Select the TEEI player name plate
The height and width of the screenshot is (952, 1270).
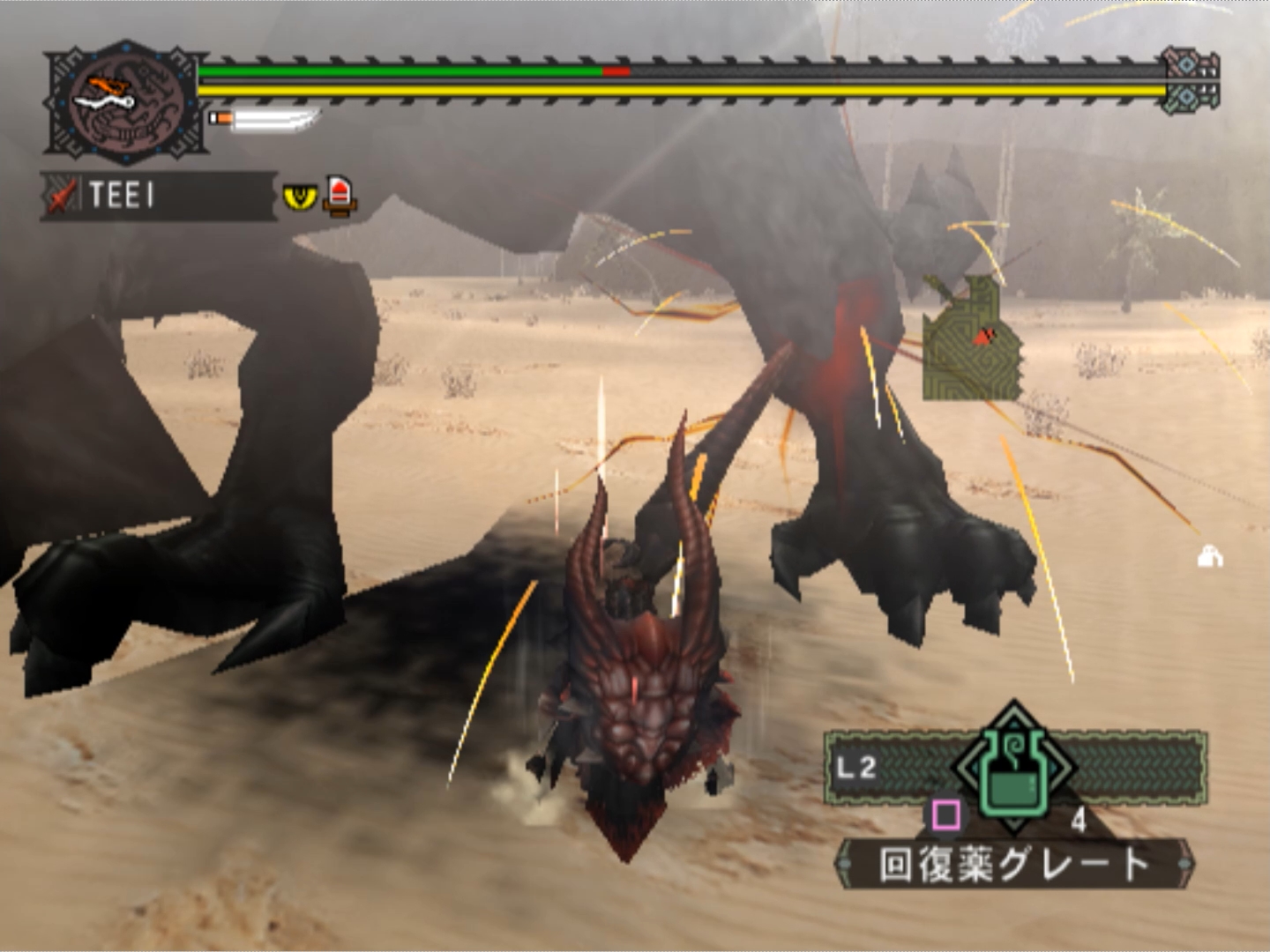pyautogui.click(x=159, y=195)
